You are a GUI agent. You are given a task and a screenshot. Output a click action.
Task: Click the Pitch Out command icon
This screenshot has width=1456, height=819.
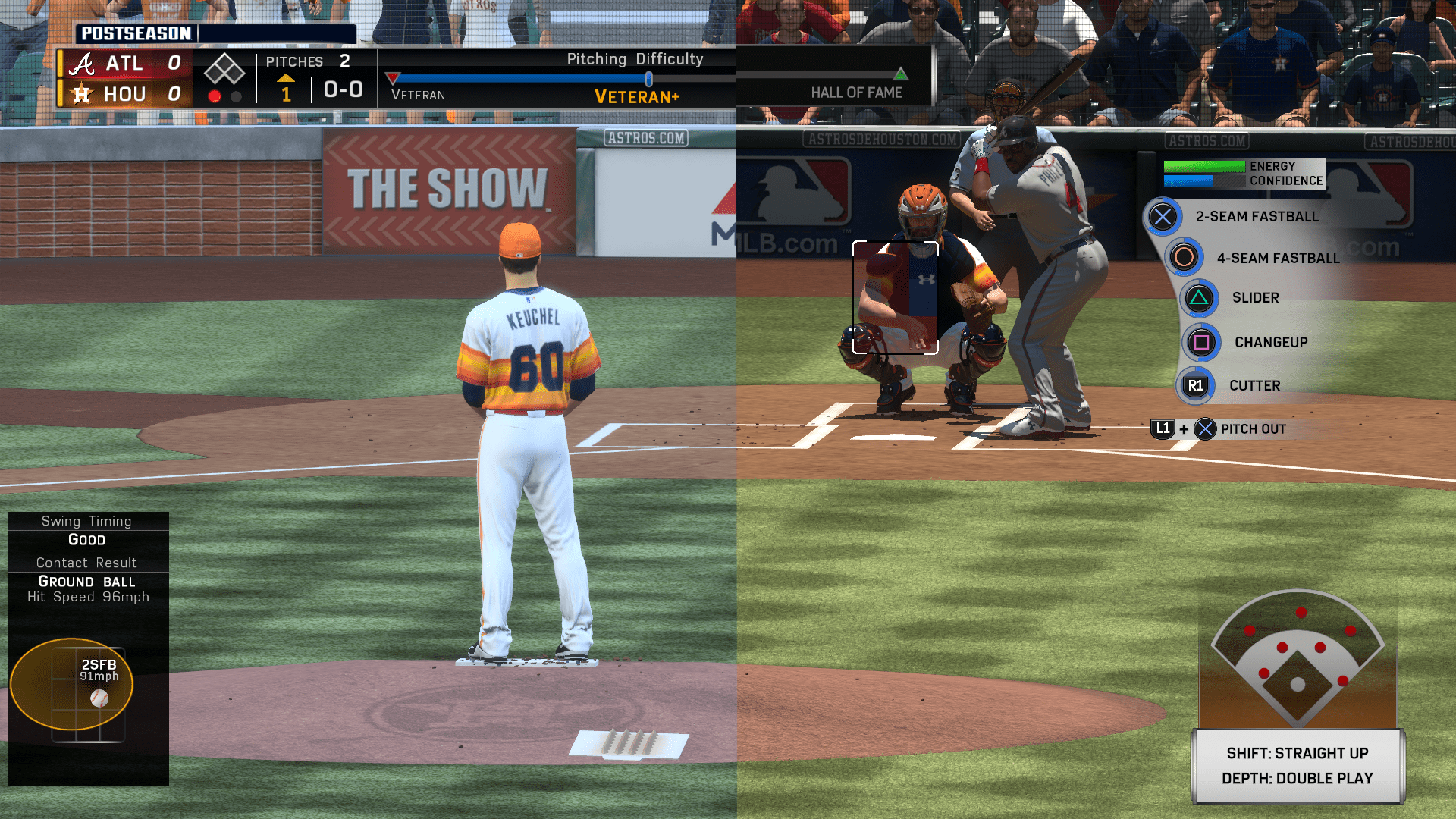[1204, 429]
